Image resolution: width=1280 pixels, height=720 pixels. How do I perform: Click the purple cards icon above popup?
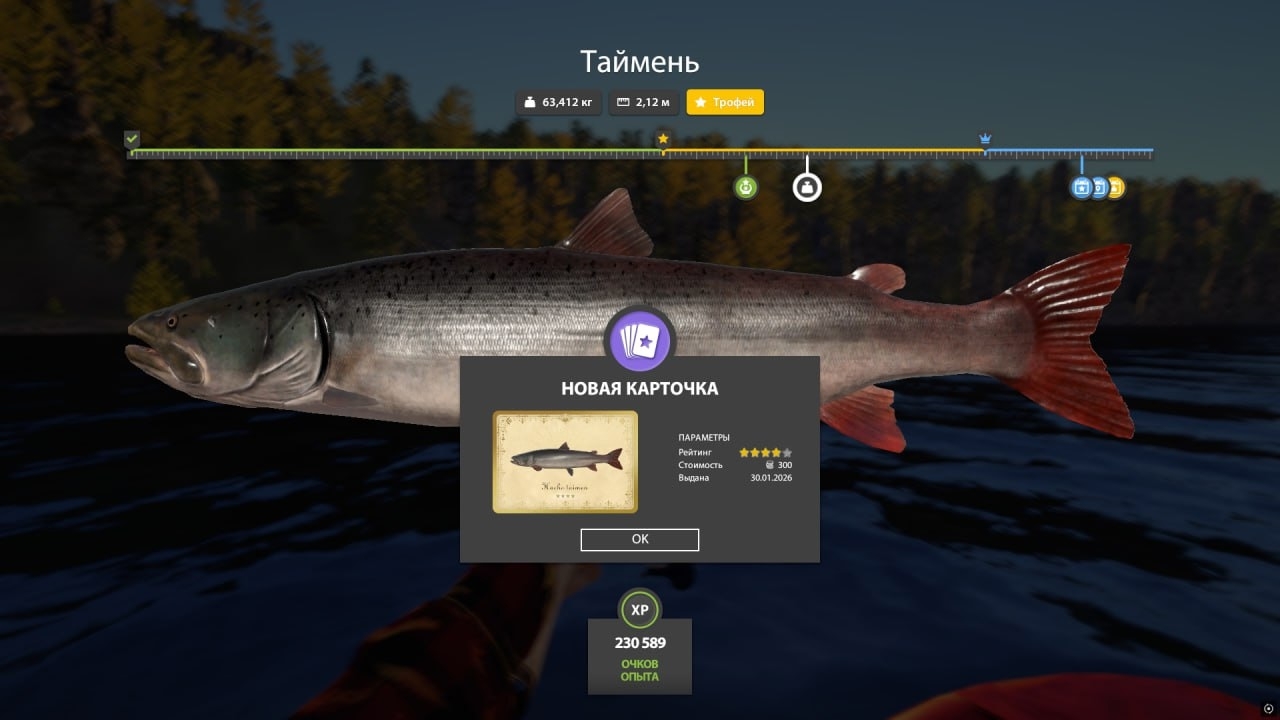tap(640, 342)
